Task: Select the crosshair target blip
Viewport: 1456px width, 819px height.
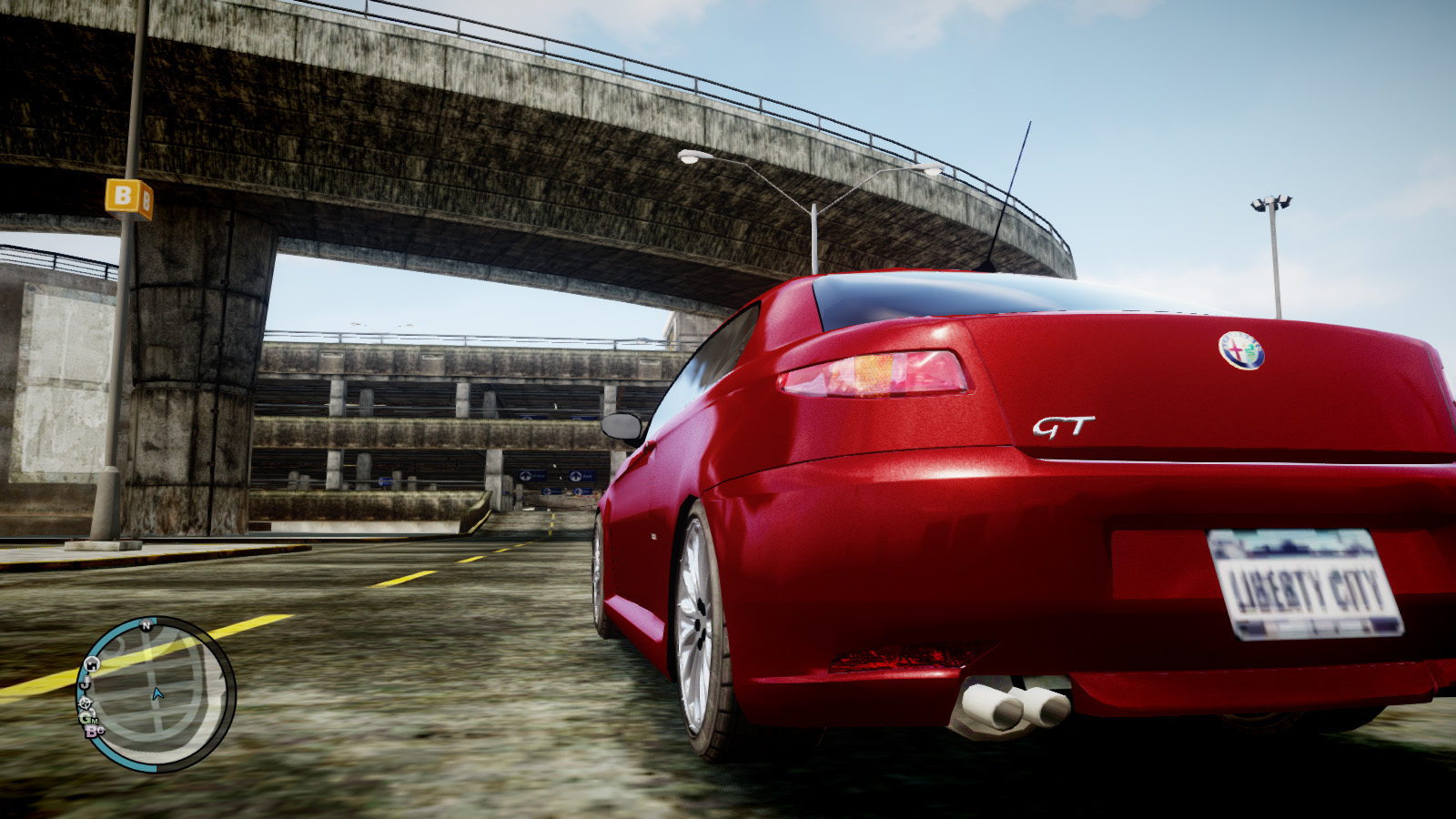Action: pos(85,703)
